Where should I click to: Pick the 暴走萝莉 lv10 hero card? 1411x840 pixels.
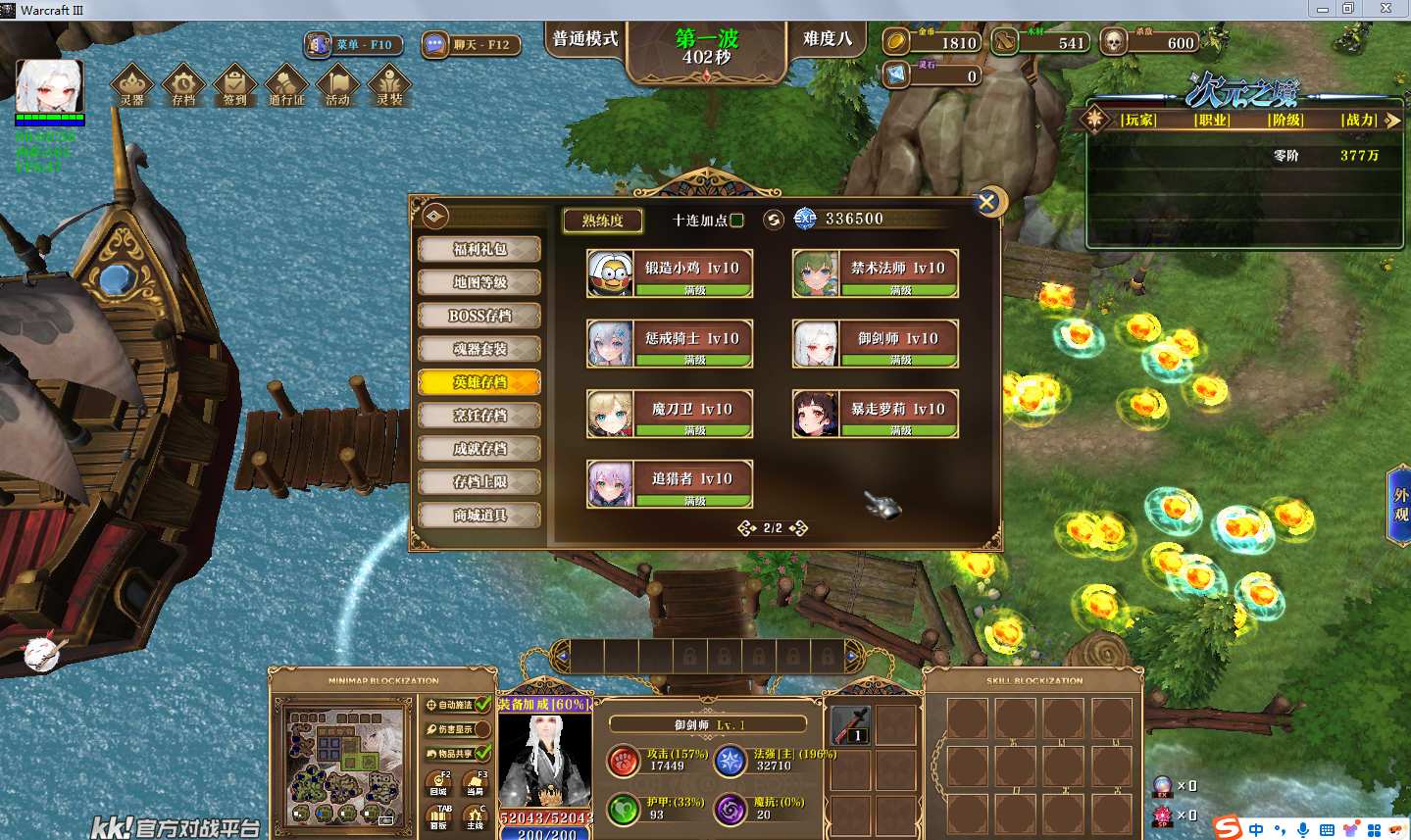point(876,414)
